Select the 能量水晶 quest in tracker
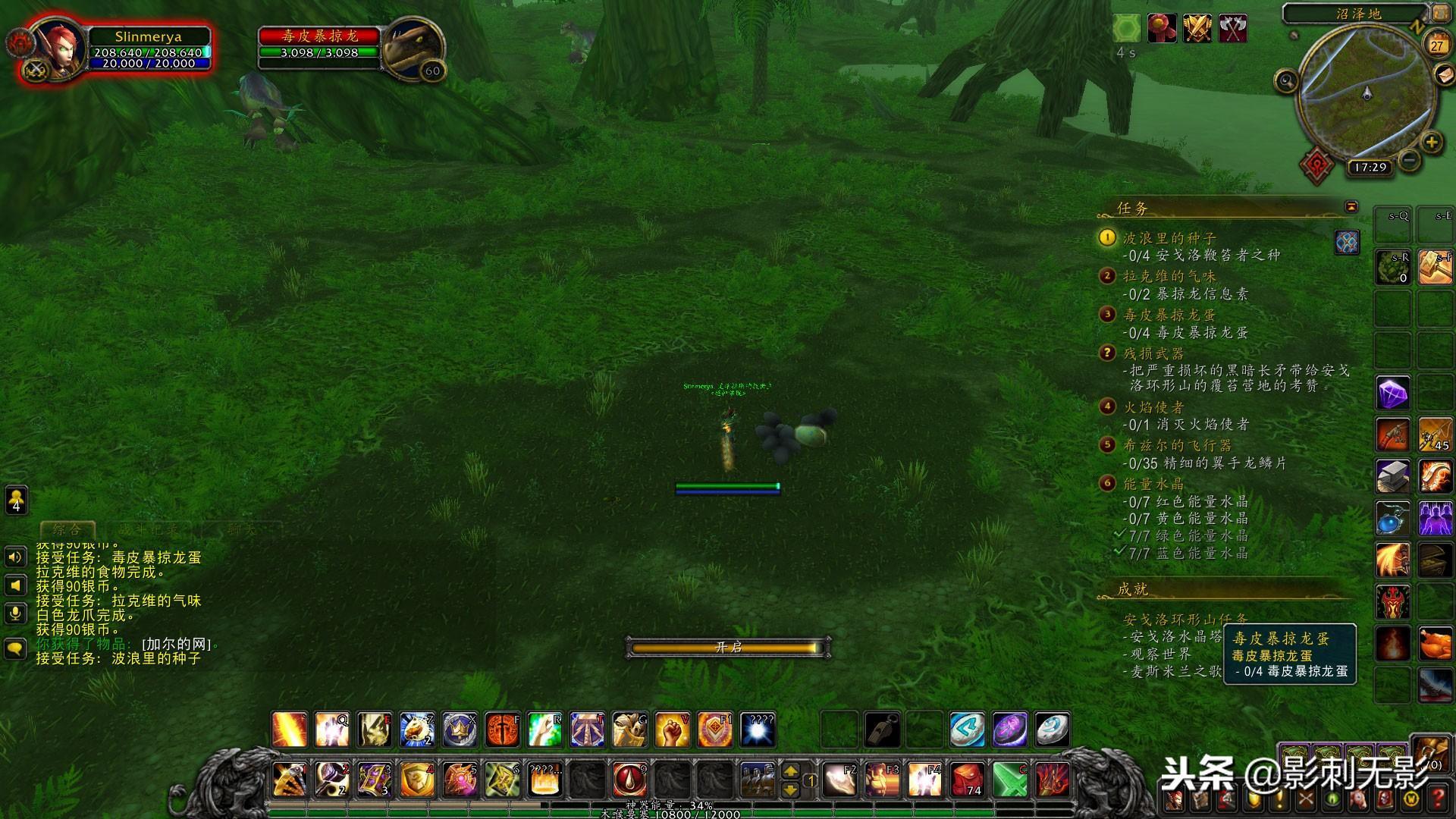 (1153, 484)
